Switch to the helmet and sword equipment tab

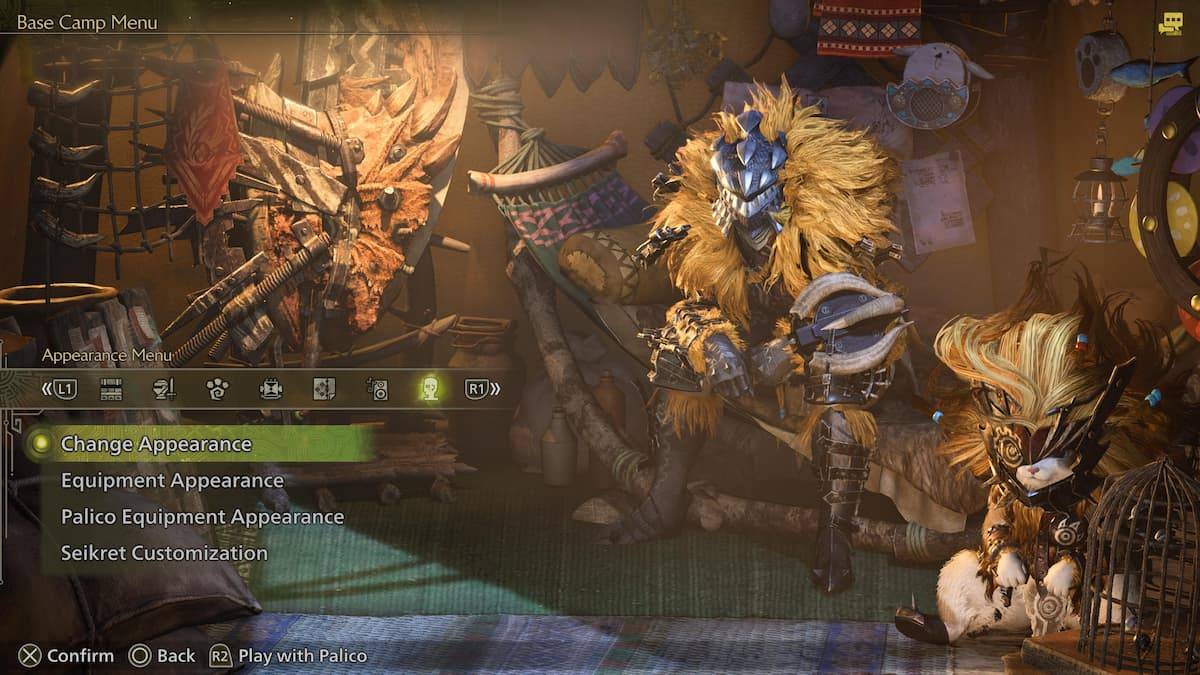coord(163,389)
